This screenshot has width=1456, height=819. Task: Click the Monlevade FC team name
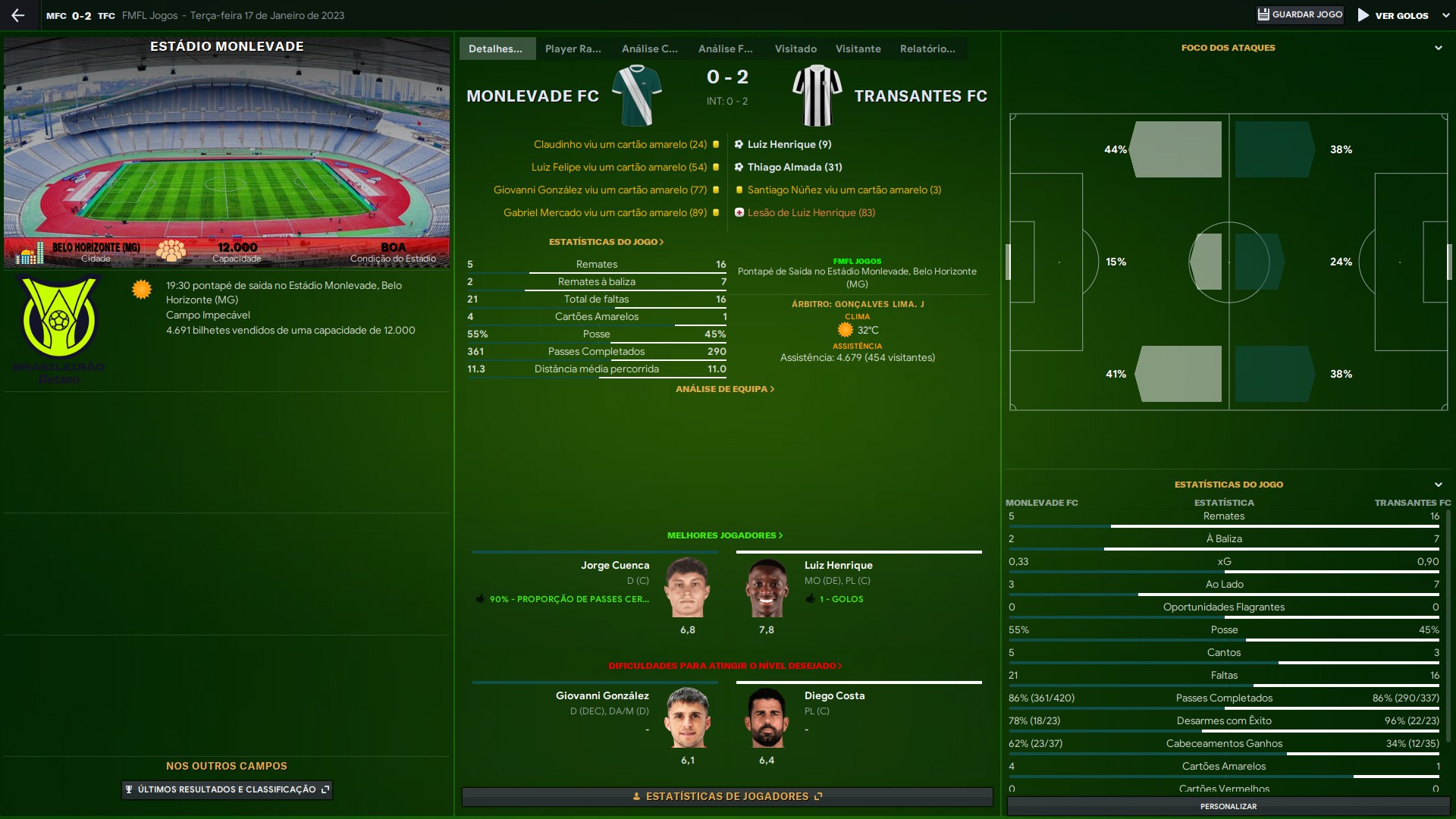(532, 96)
